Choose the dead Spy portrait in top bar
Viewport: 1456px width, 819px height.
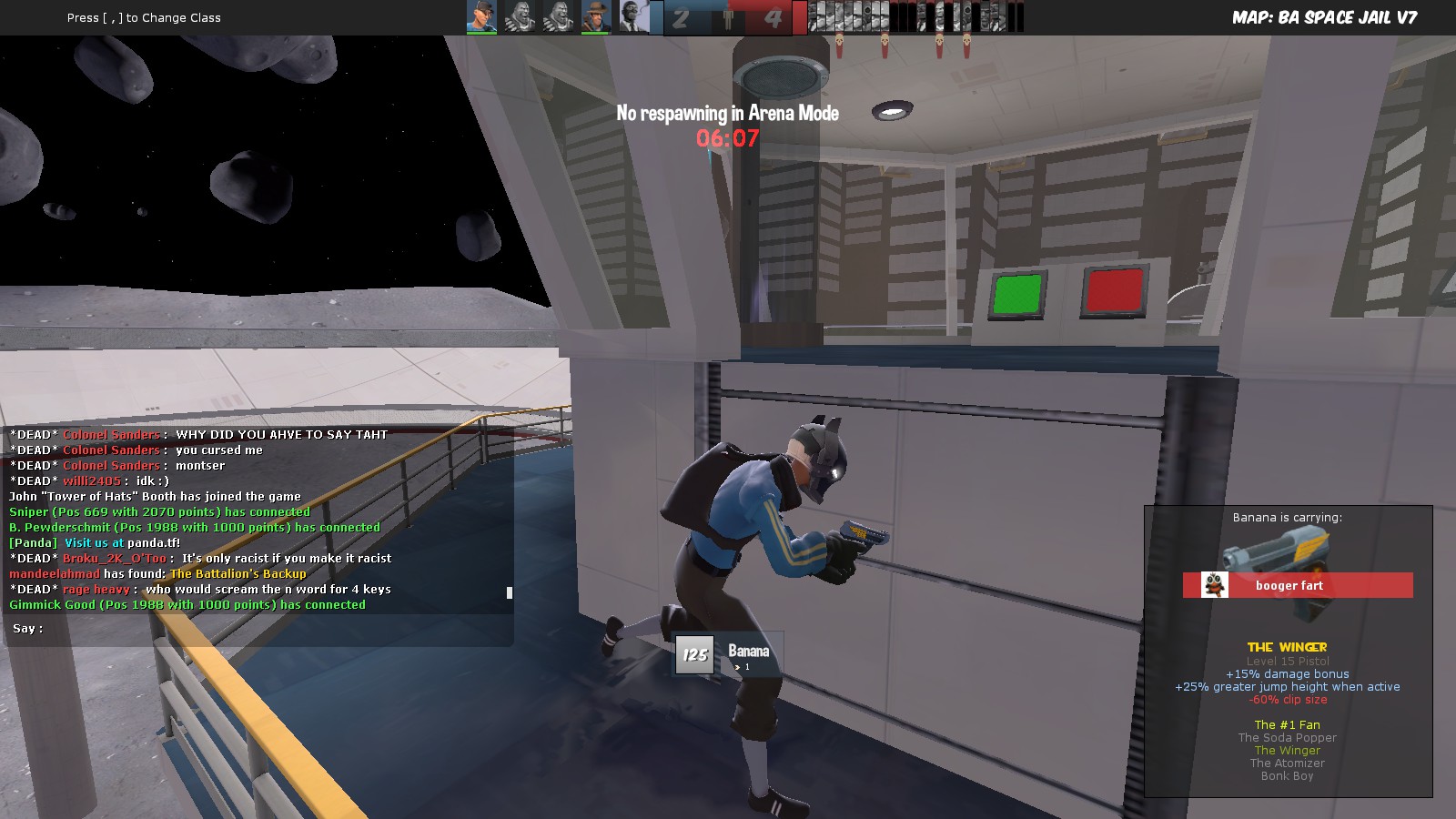click(x=634, y=16)
